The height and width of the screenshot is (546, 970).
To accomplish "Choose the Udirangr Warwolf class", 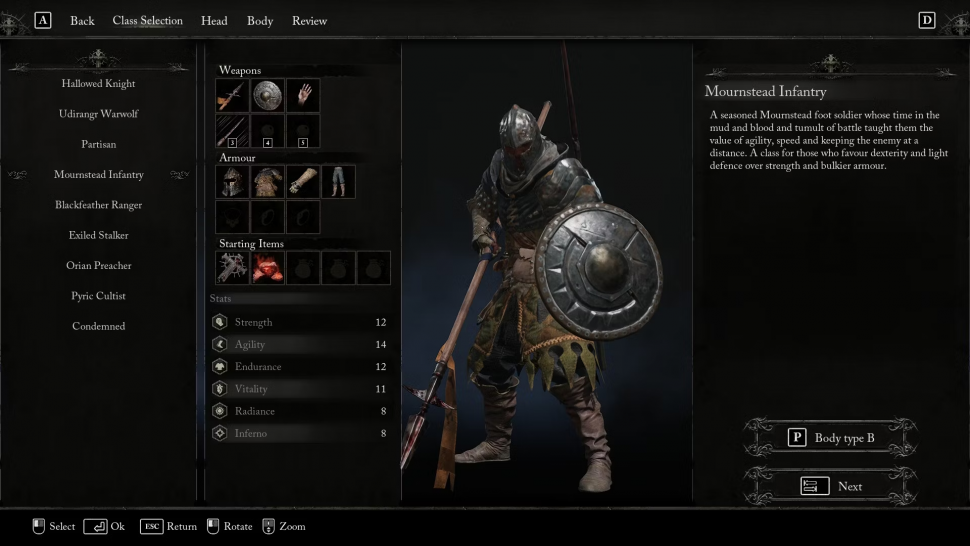I will 98,114.
